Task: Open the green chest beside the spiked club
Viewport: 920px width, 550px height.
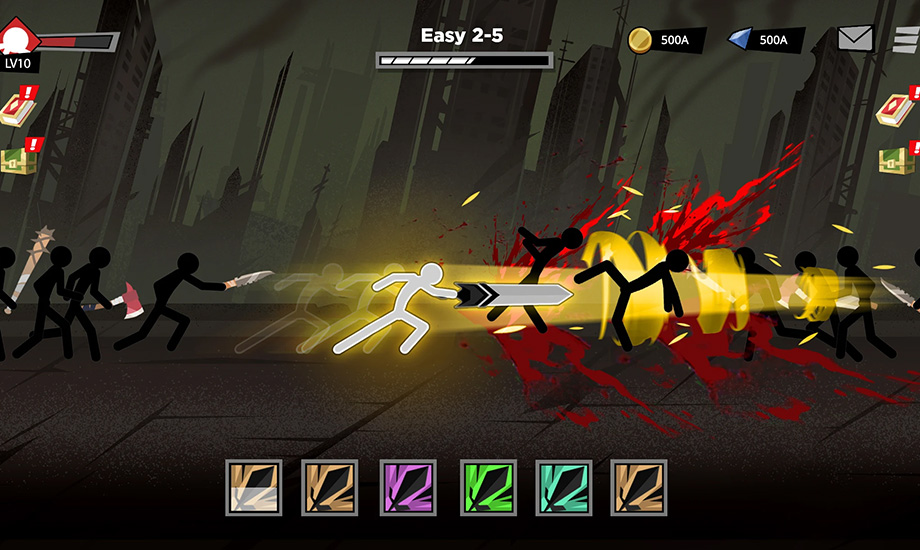Action: click(15, 158)
